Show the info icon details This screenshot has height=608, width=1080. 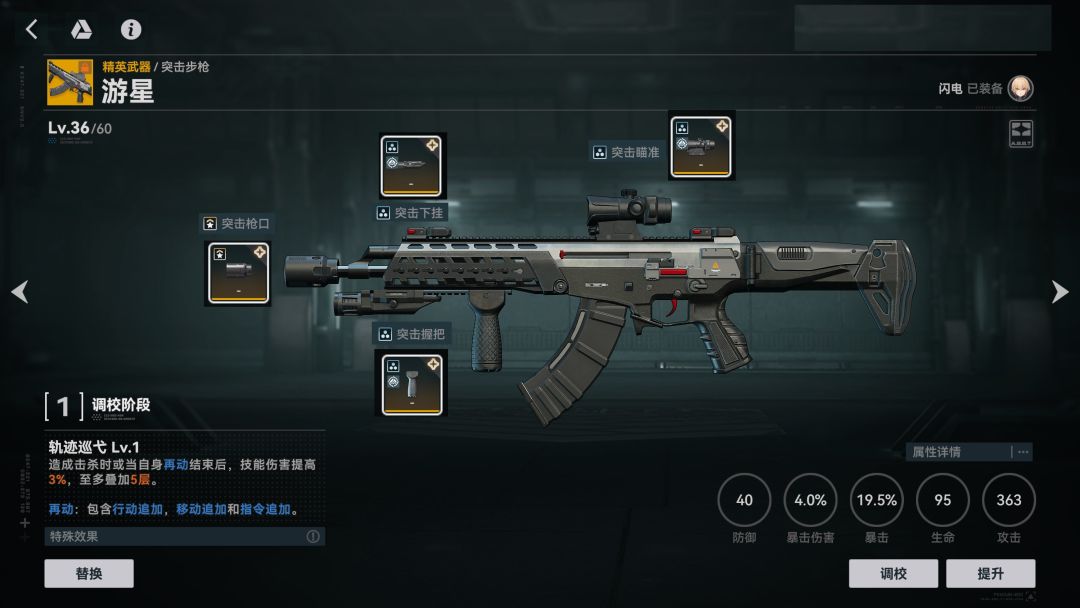tap(131, 30)
